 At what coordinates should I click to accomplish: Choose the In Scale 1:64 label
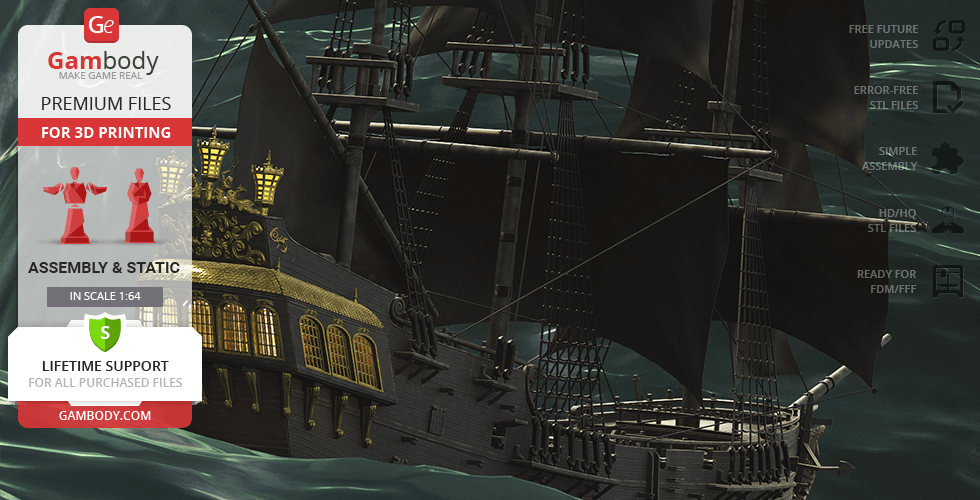point(105,297)
